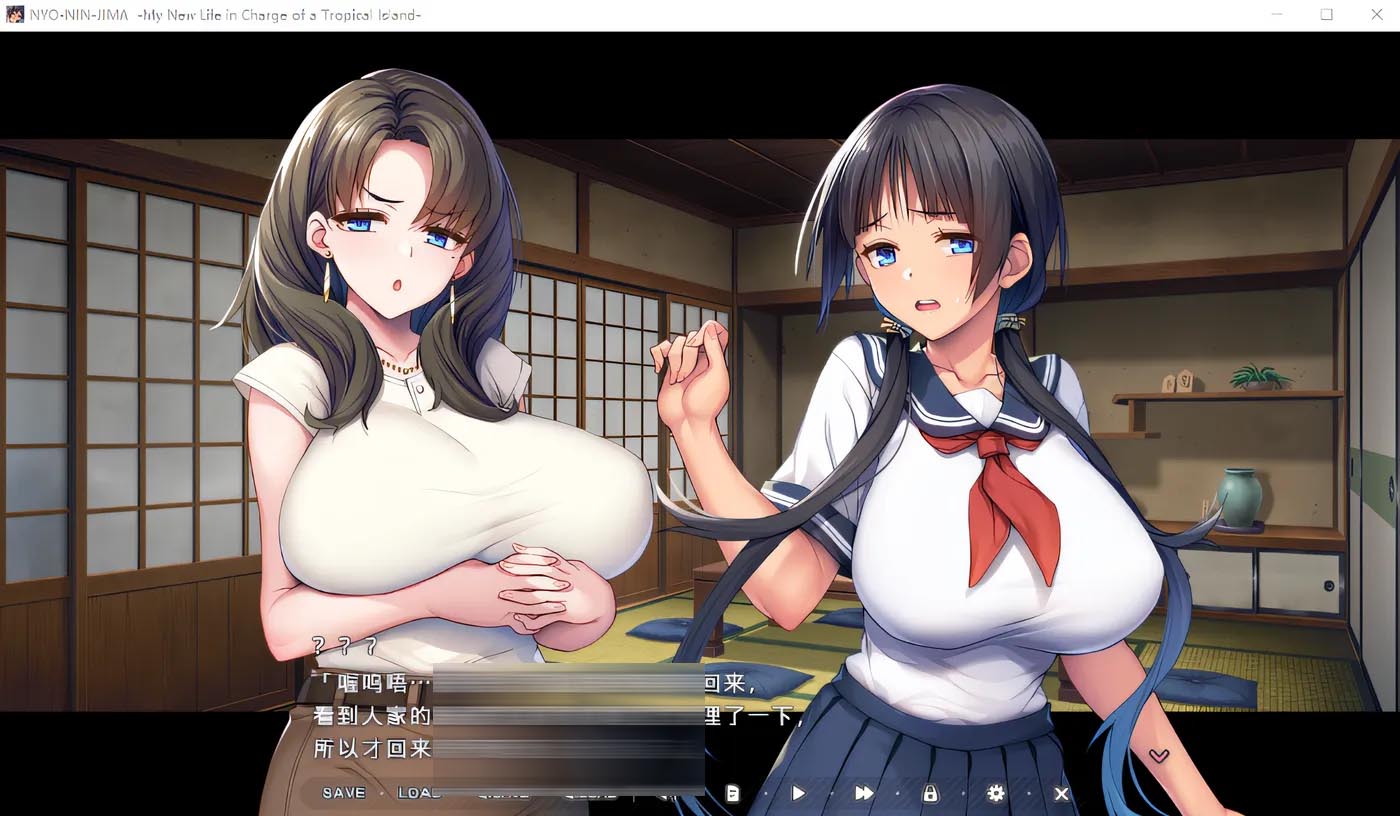The width and height of the screenshot is (1400, 816).
Task: Hide the text window using the X icon
Action: [x=1060, y=792]
